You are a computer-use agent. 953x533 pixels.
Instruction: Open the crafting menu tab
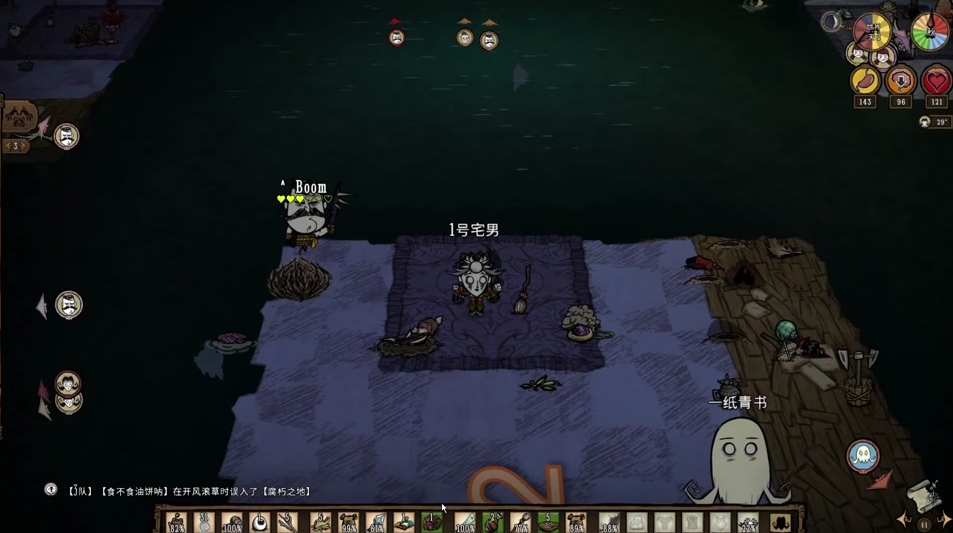coord(18,118)
